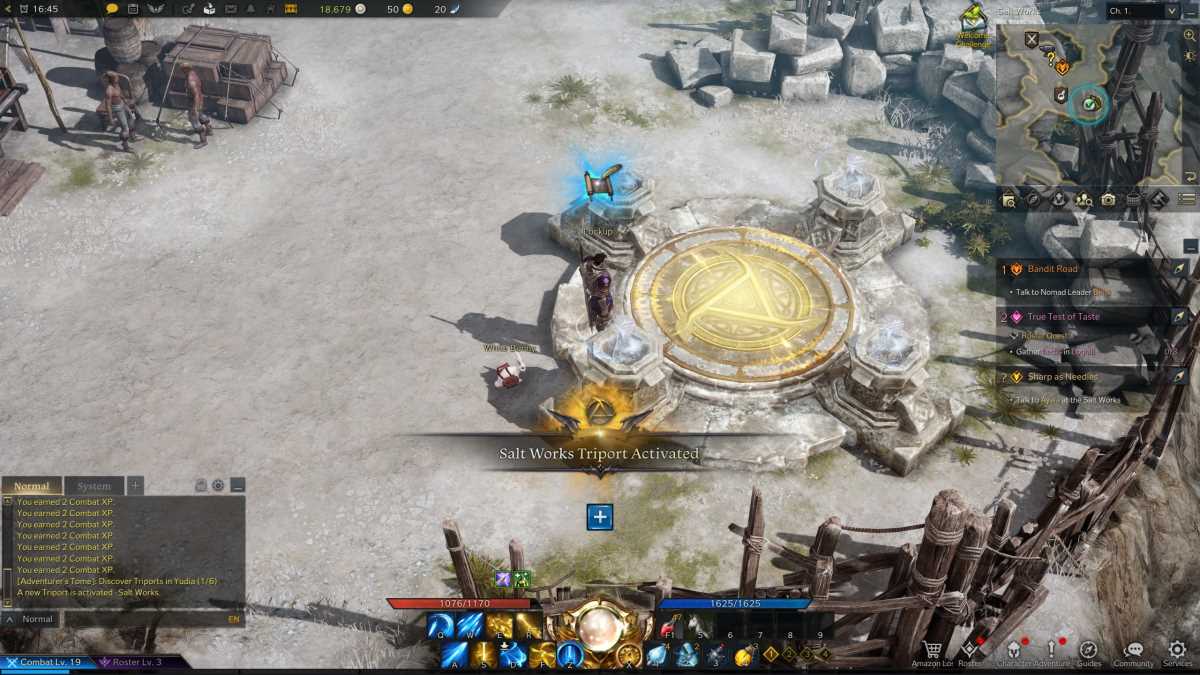The height and width of the screenshot is (675, 1200).
Task: Open the Welcome Challenge icon
Action: point(972,18)
